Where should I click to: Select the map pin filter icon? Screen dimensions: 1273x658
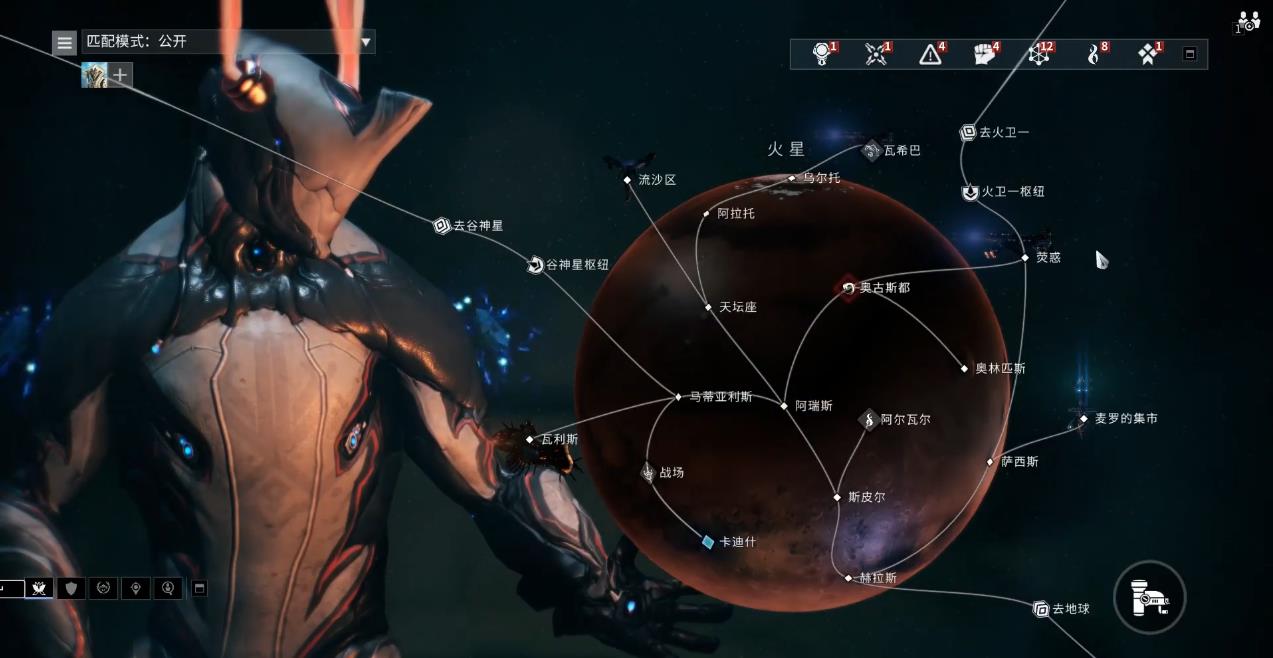point(135,588)
